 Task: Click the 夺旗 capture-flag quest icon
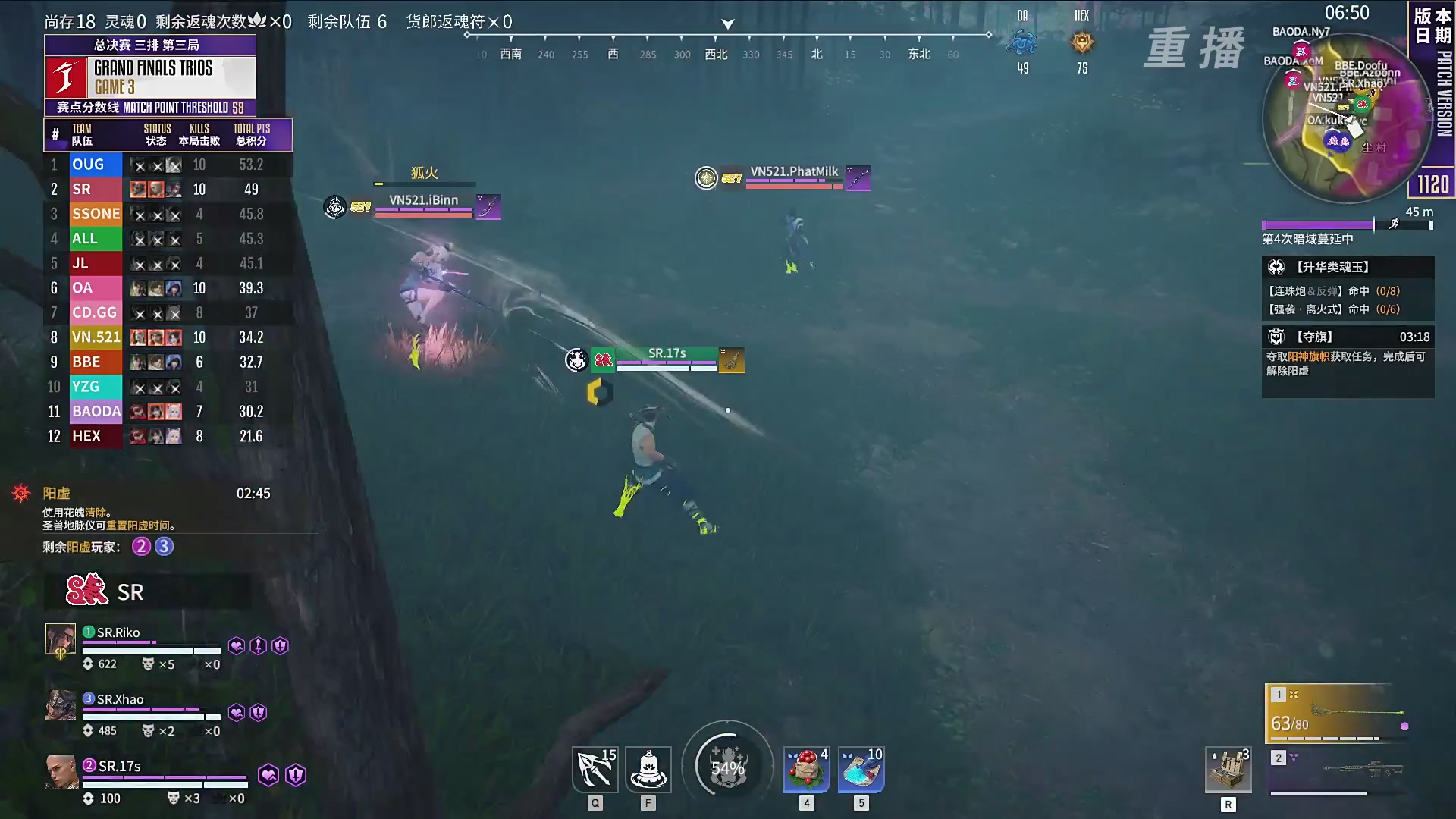coord(1276,336)
